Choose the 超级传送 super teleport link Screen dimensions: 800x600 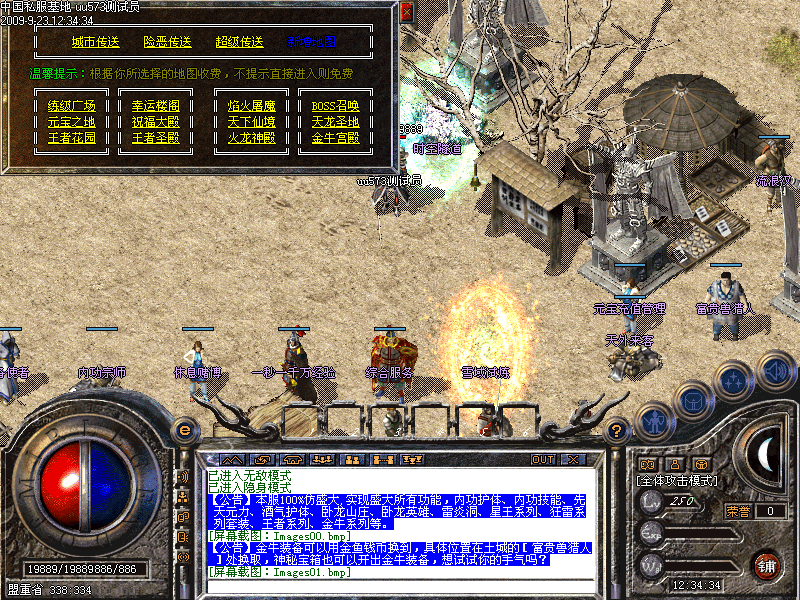tap(239, 42)
